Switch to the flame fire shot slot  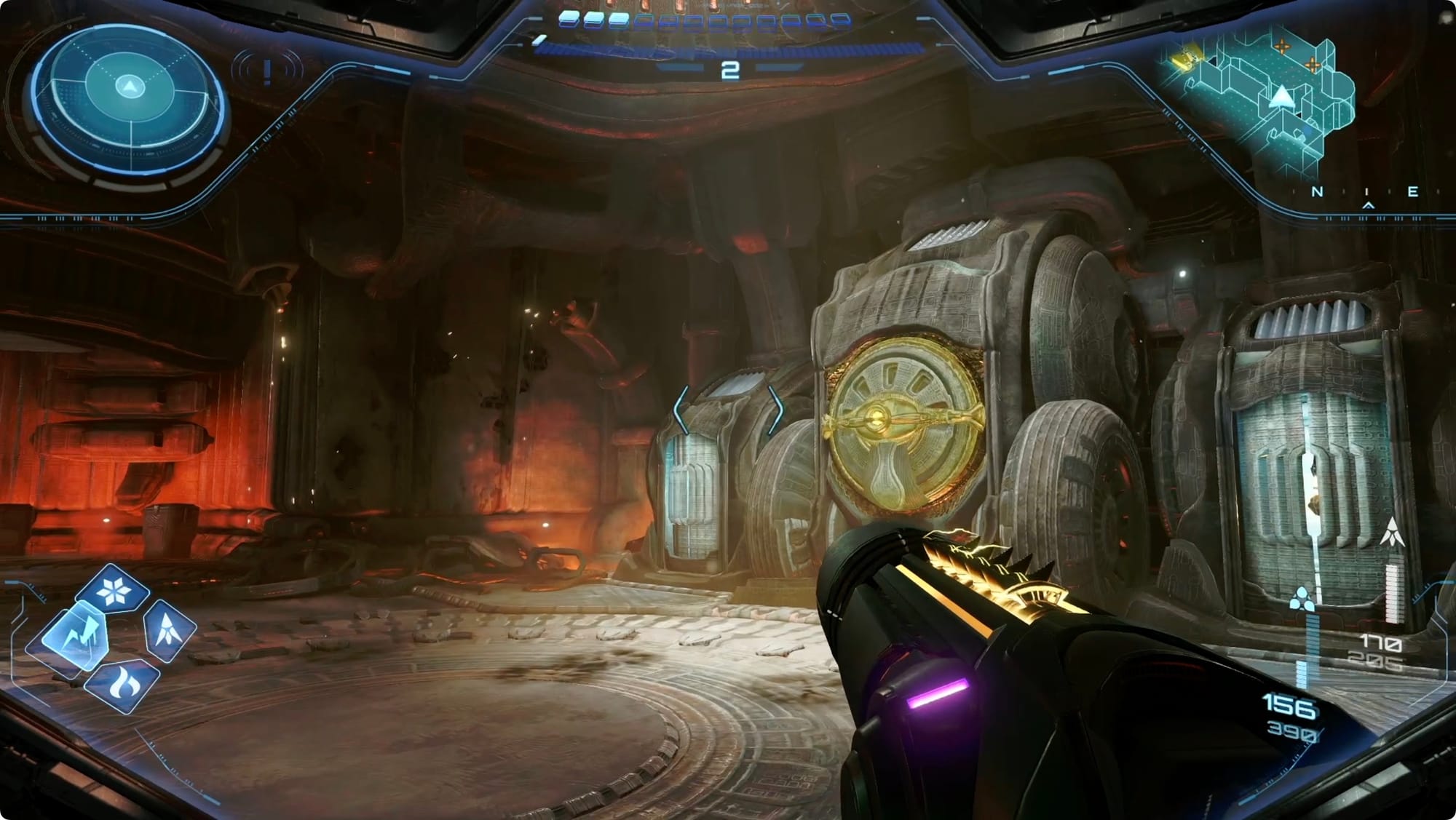click(121, 684)
